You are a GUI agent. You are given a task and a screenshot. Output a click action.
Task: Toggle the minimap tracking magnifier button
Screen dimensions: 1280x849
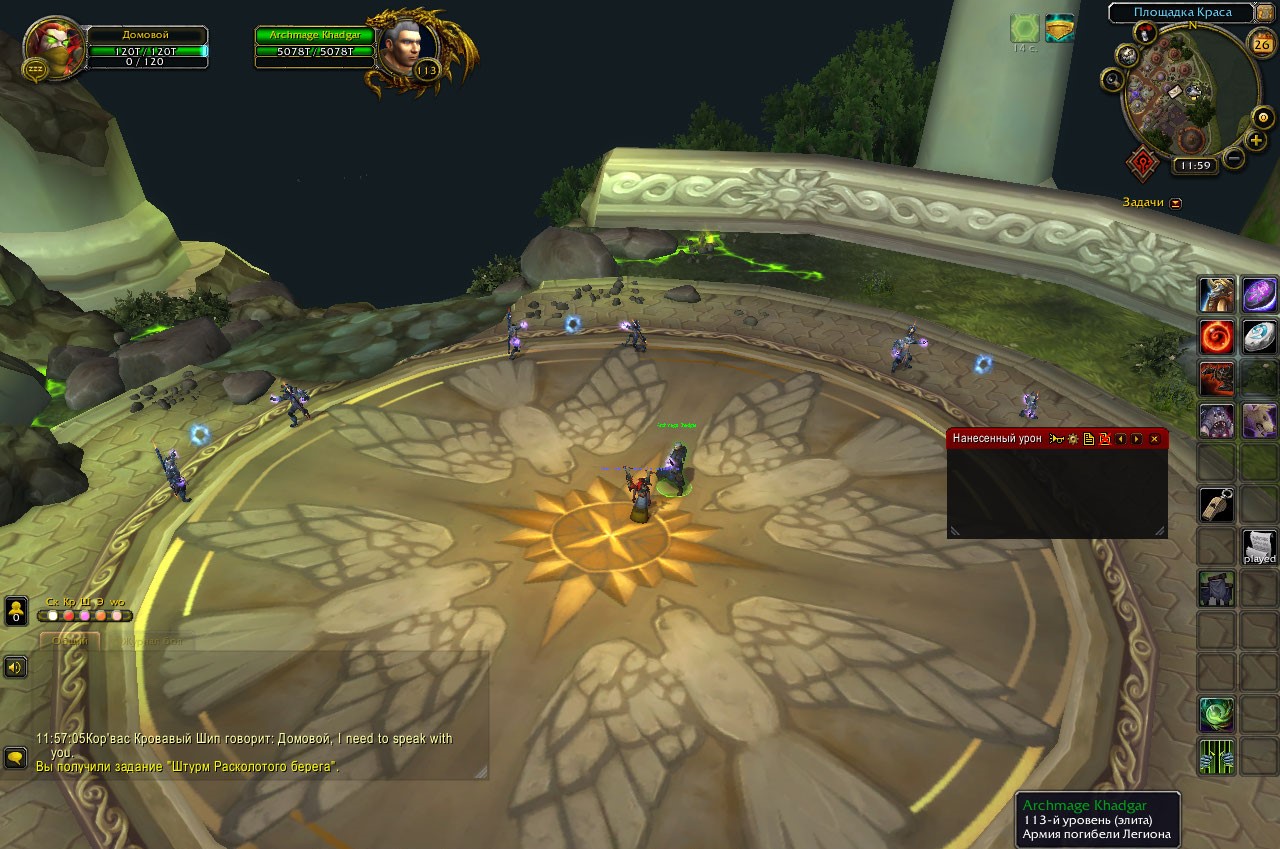(1111, 78)
